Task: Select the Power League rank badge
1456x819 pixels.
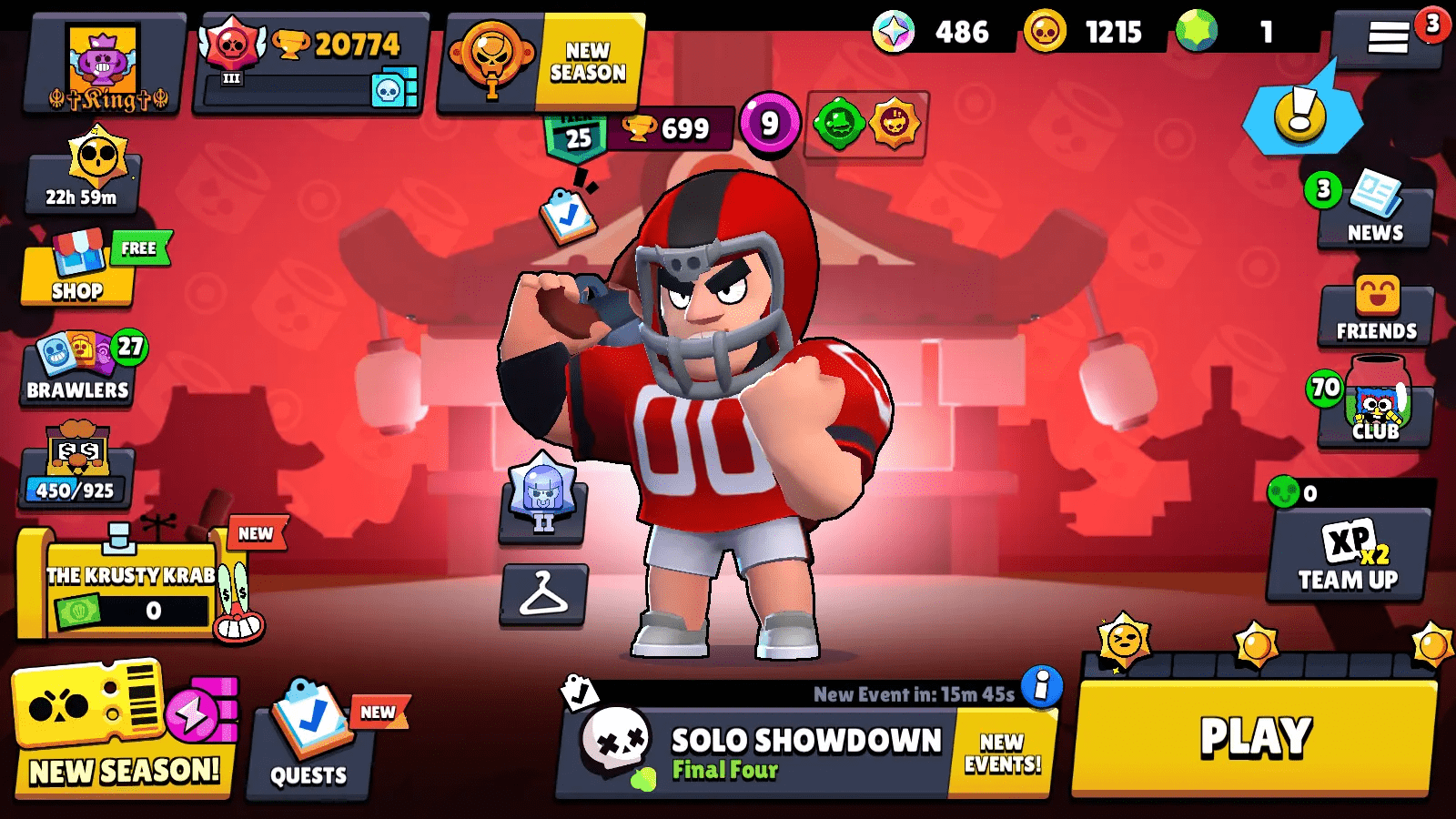Action: point(543,505)
